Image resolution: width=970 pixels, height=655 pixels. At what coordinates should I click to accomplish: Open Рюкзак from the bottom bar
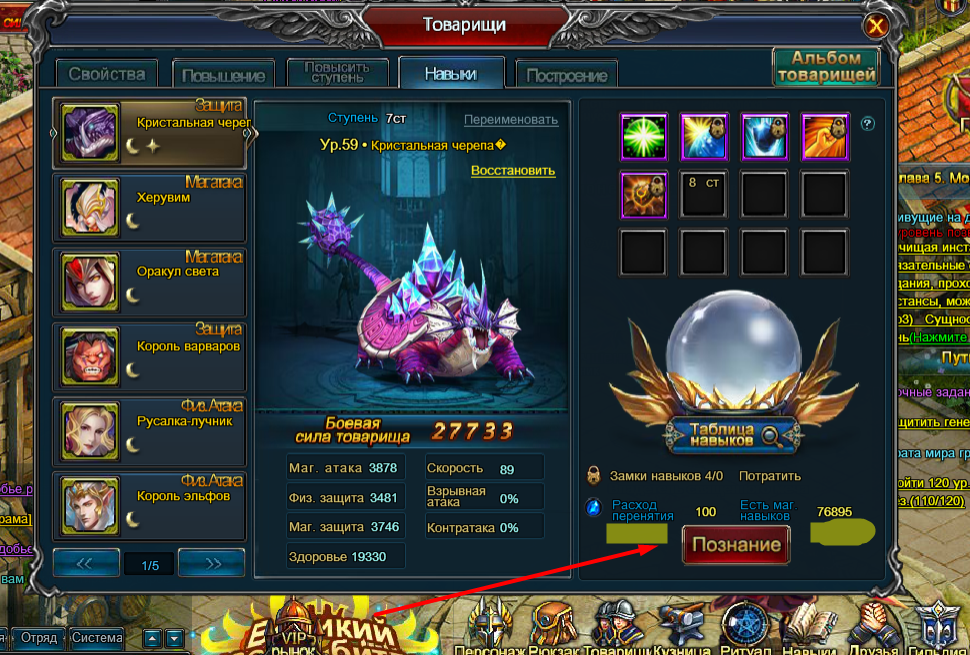pyautogui.click(x=553, y=630)
